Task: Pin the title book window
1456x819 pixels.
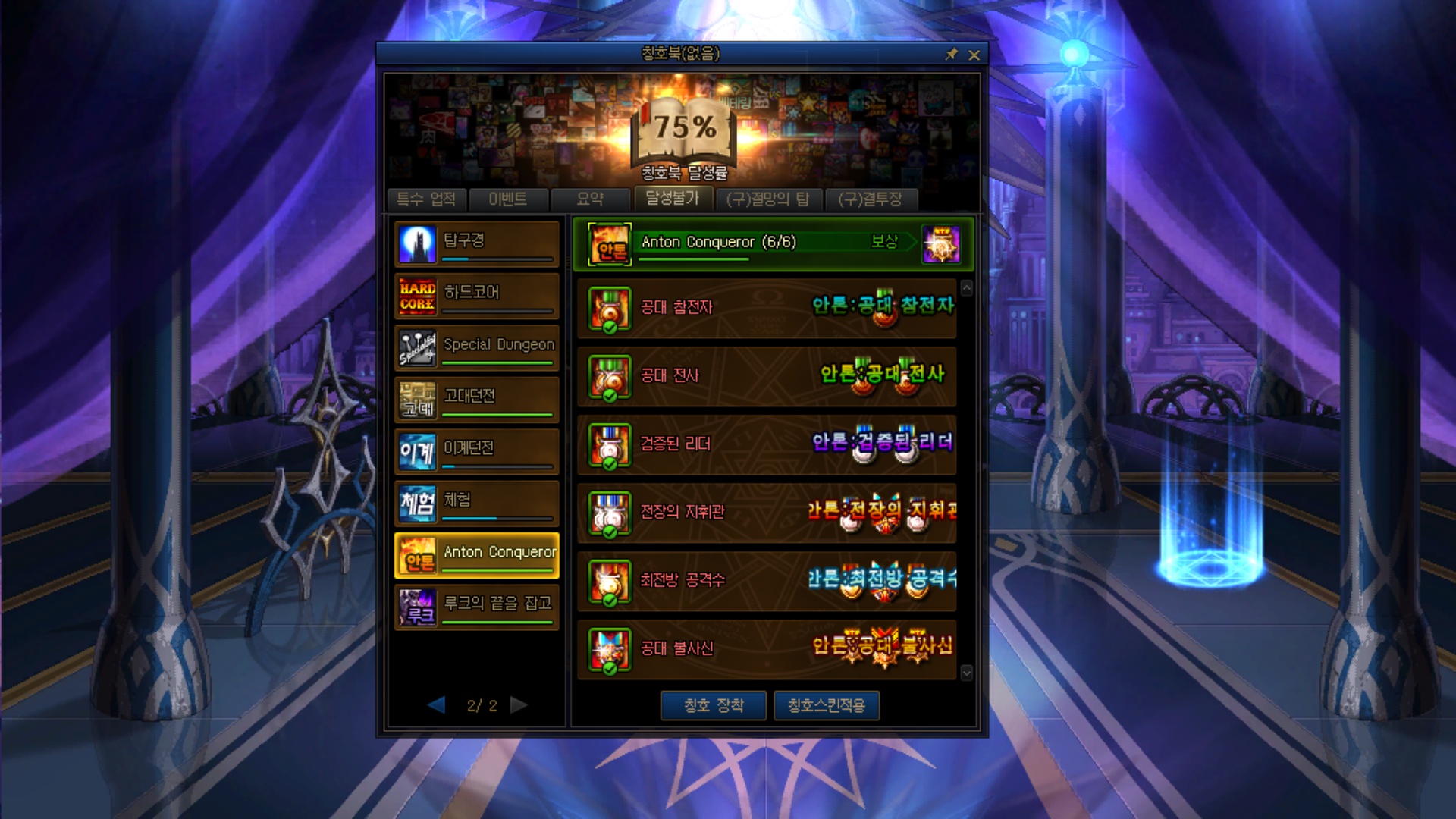Action: click(x=952, y=55)
